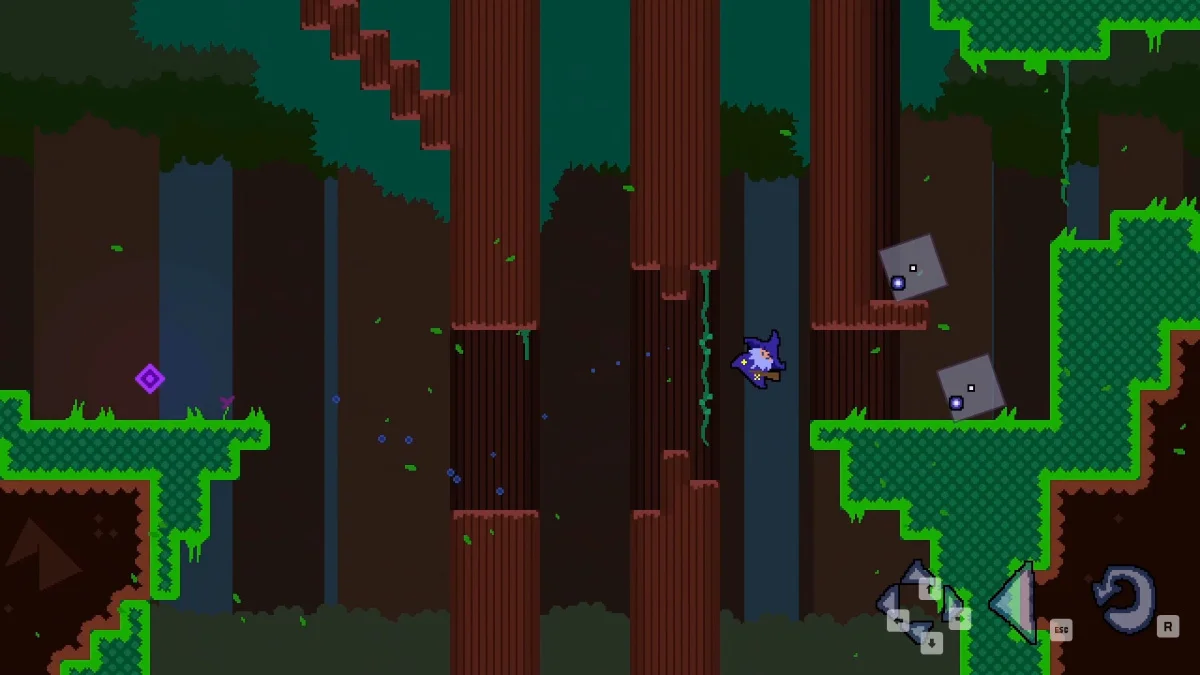Restart the level with the curled arrow icon
The height and width of the screenshot is (675, 1200).
[1125, 599]
